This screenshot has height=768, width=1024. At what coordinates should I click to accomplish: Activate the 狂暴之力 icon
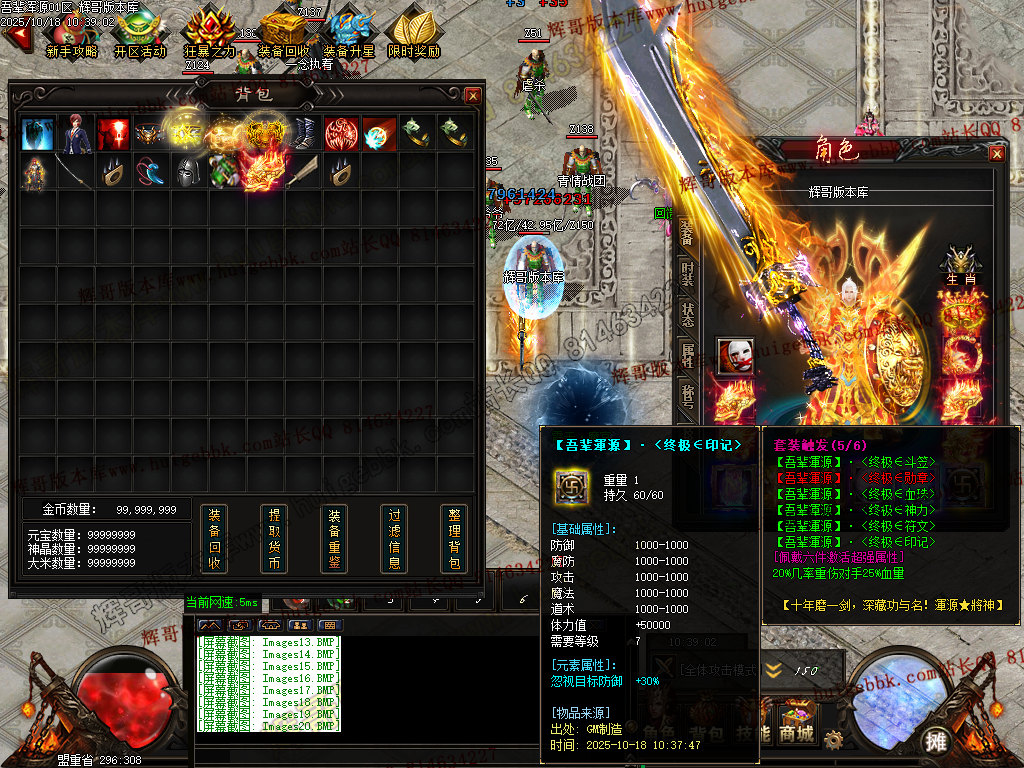click(210, 36)
